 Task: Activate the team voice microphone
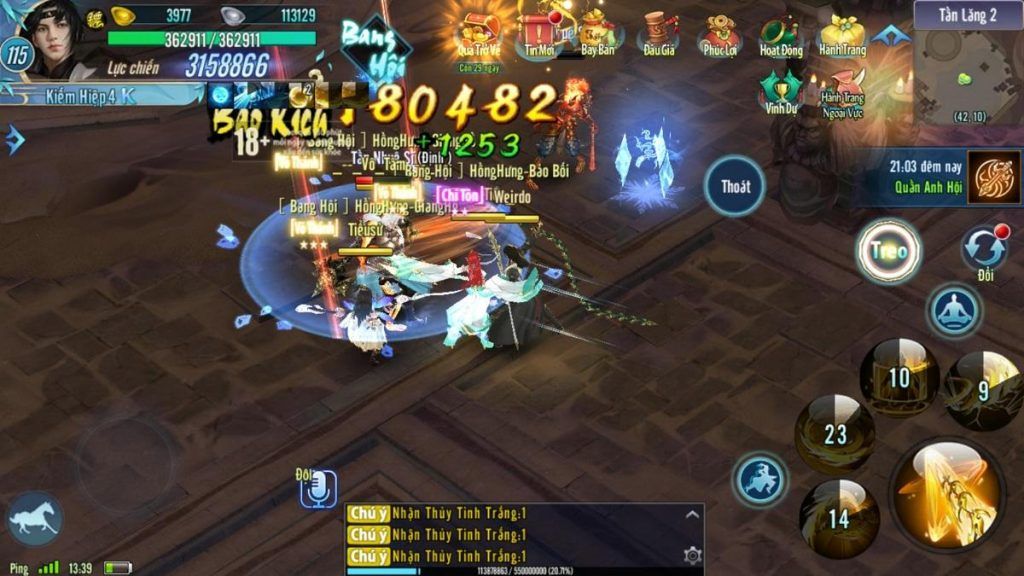(318, 489)
